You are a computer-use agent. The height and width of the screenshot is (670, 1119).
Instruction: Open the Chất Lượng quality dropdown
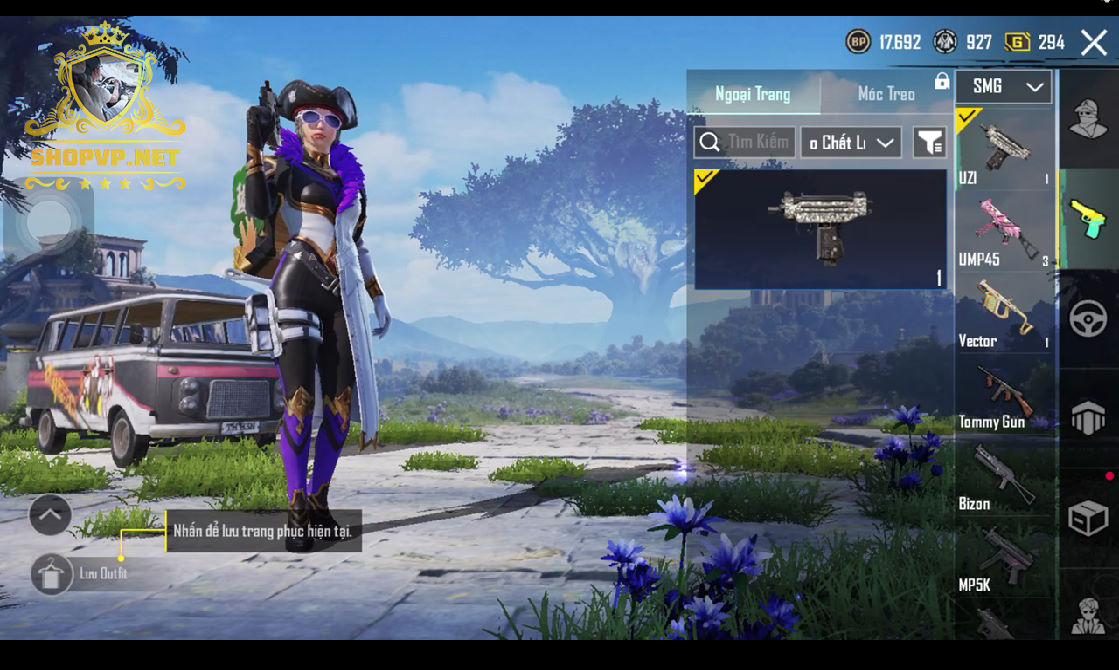point(851,142)
